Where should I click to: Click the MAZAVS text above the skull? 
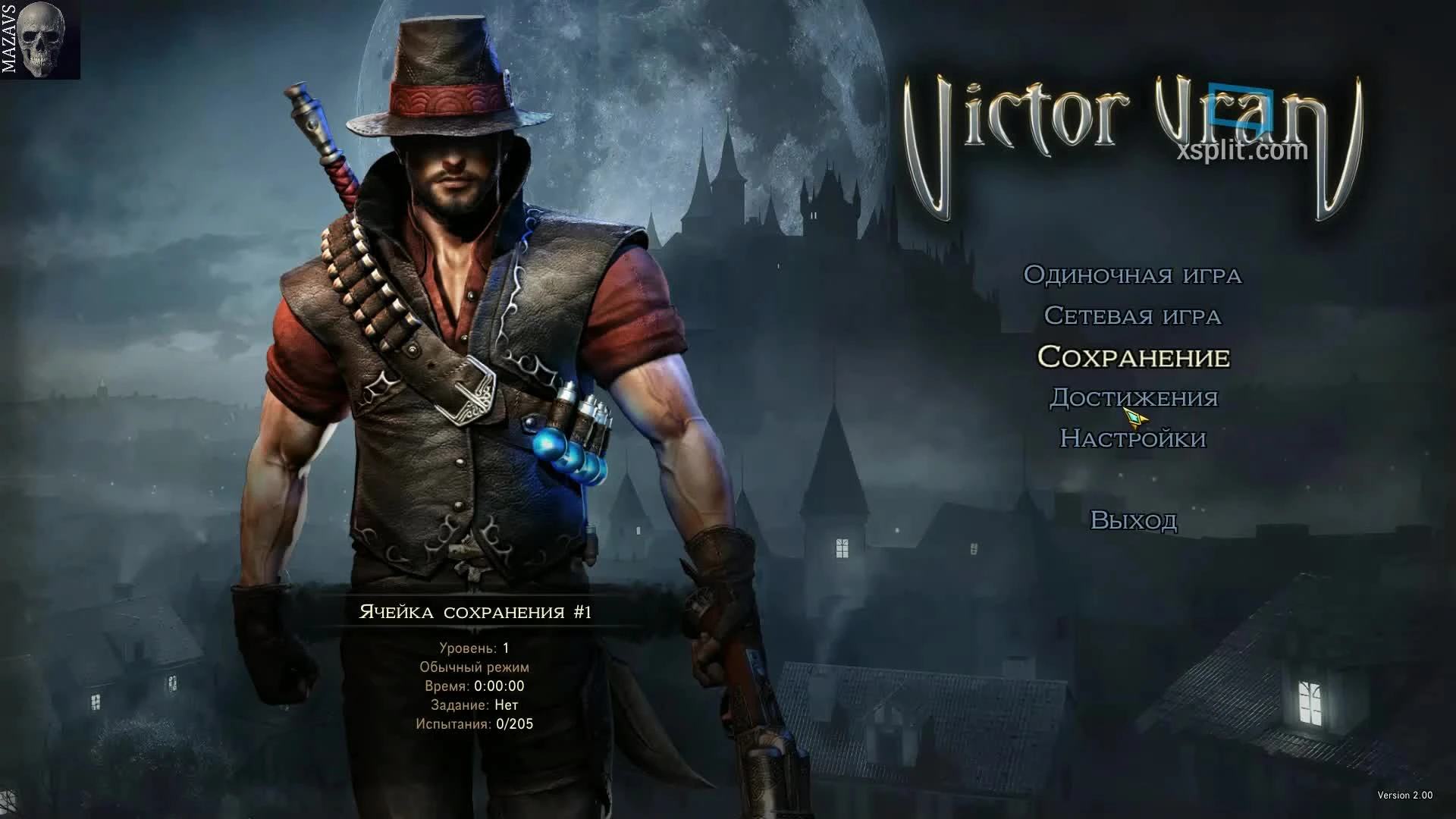coord(10,38)
